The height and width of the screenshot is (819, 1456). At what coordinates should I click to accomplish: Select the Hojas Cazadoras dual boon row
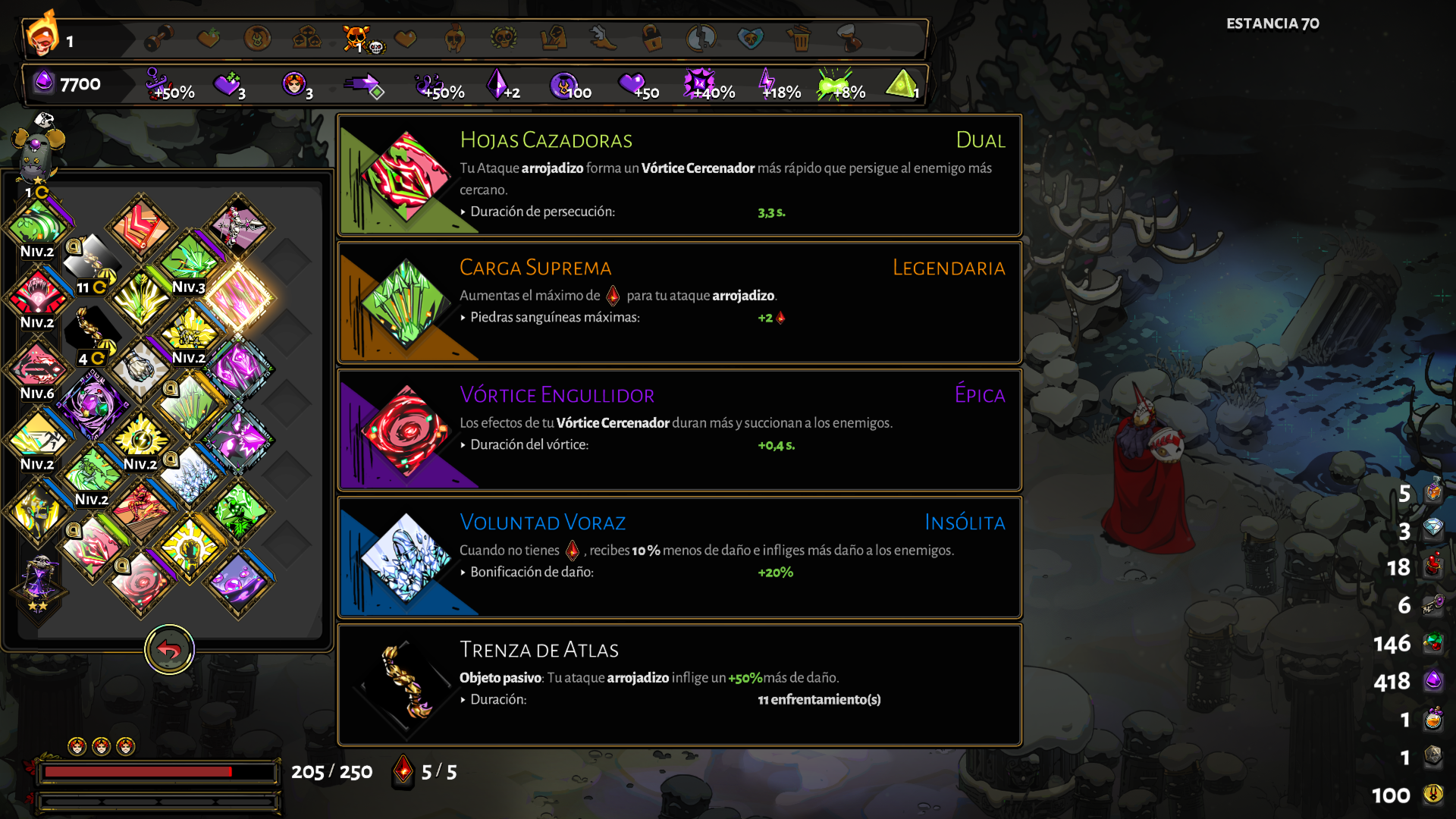tap(679, 176)
